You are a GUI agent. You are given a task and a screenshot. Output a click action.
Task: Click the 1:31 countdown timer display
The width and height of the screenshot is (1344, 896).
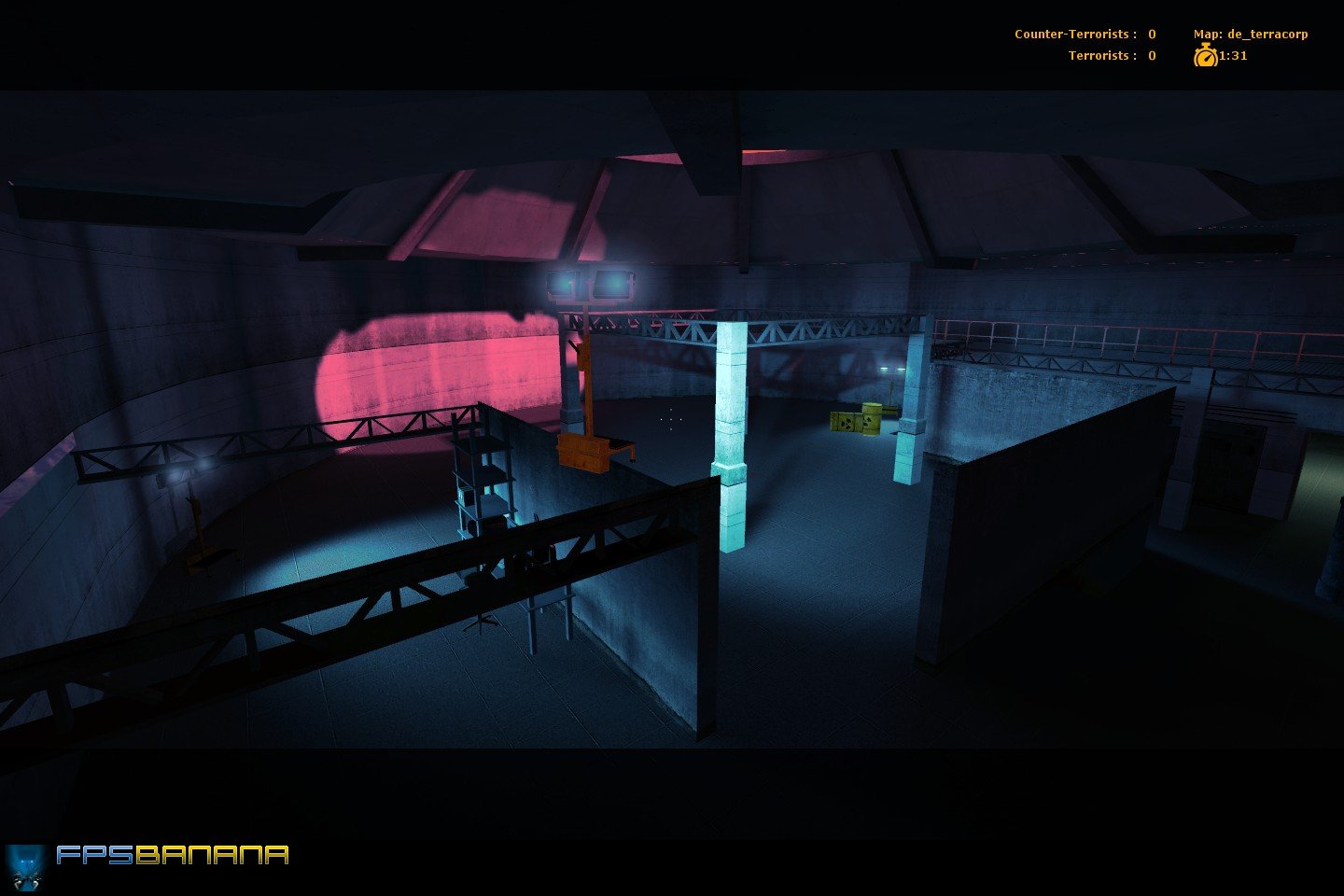pos(1232,56)
